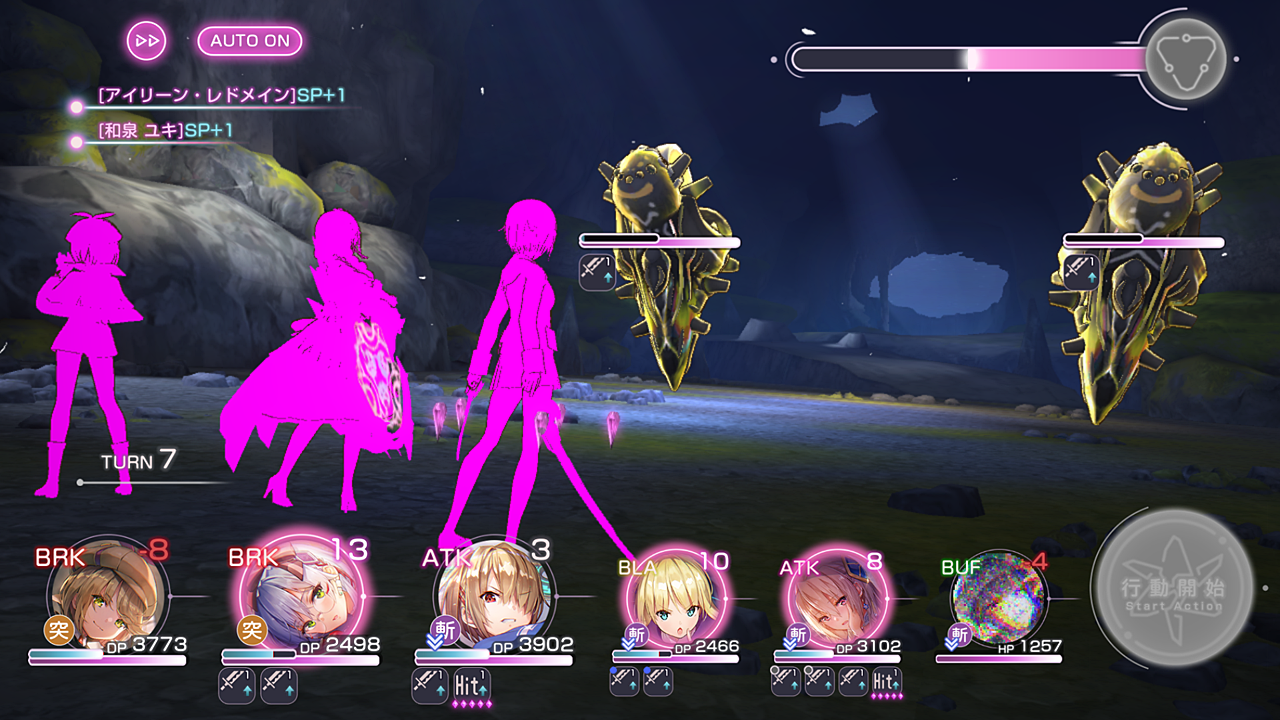The height and width of the screenshot is (720, 1280).
Task: Turn off the AUTO ON toggle
Action: click(x=250, y=41)
